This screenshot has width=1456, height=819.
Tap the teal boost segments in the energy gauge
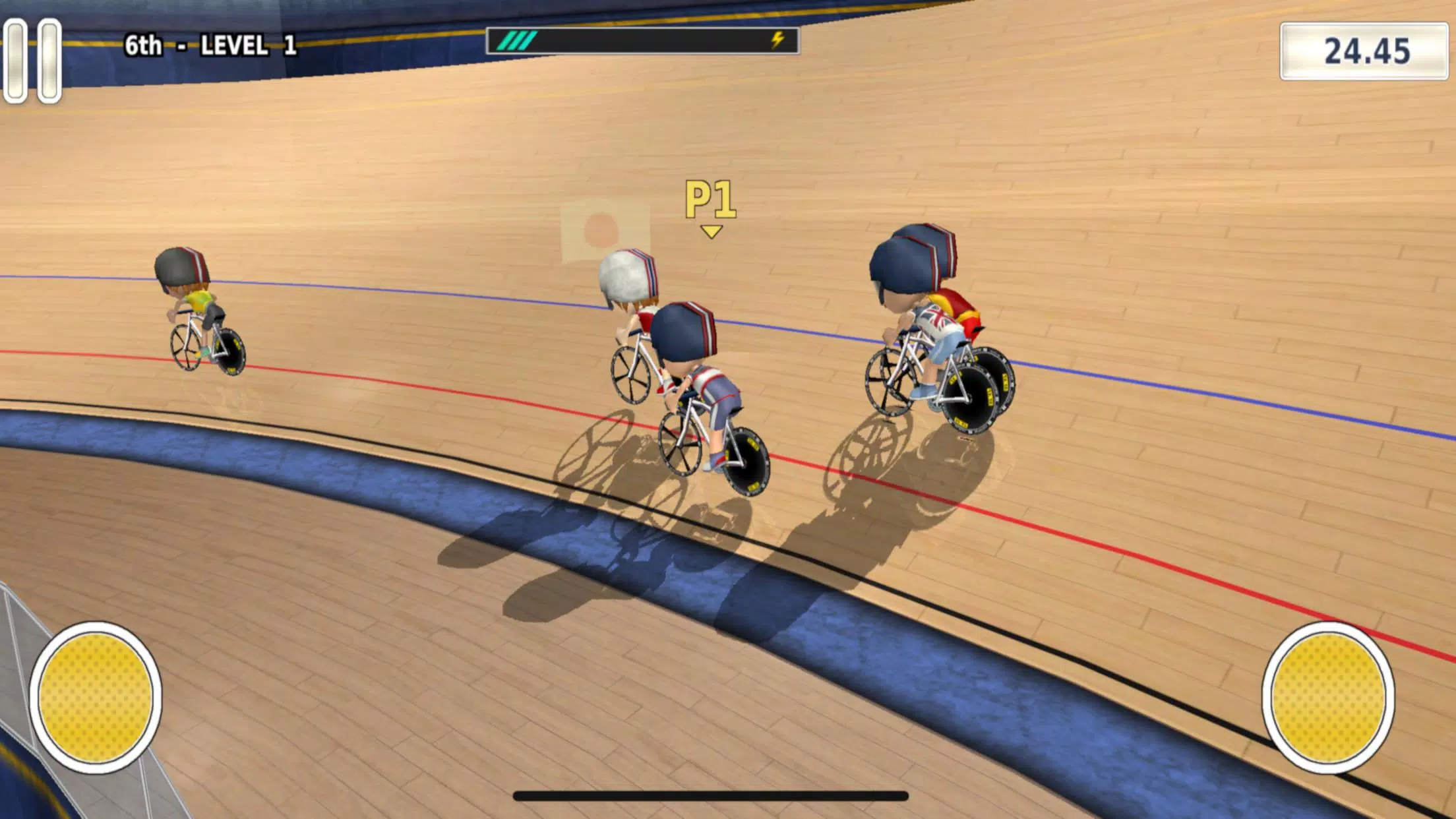518,41
